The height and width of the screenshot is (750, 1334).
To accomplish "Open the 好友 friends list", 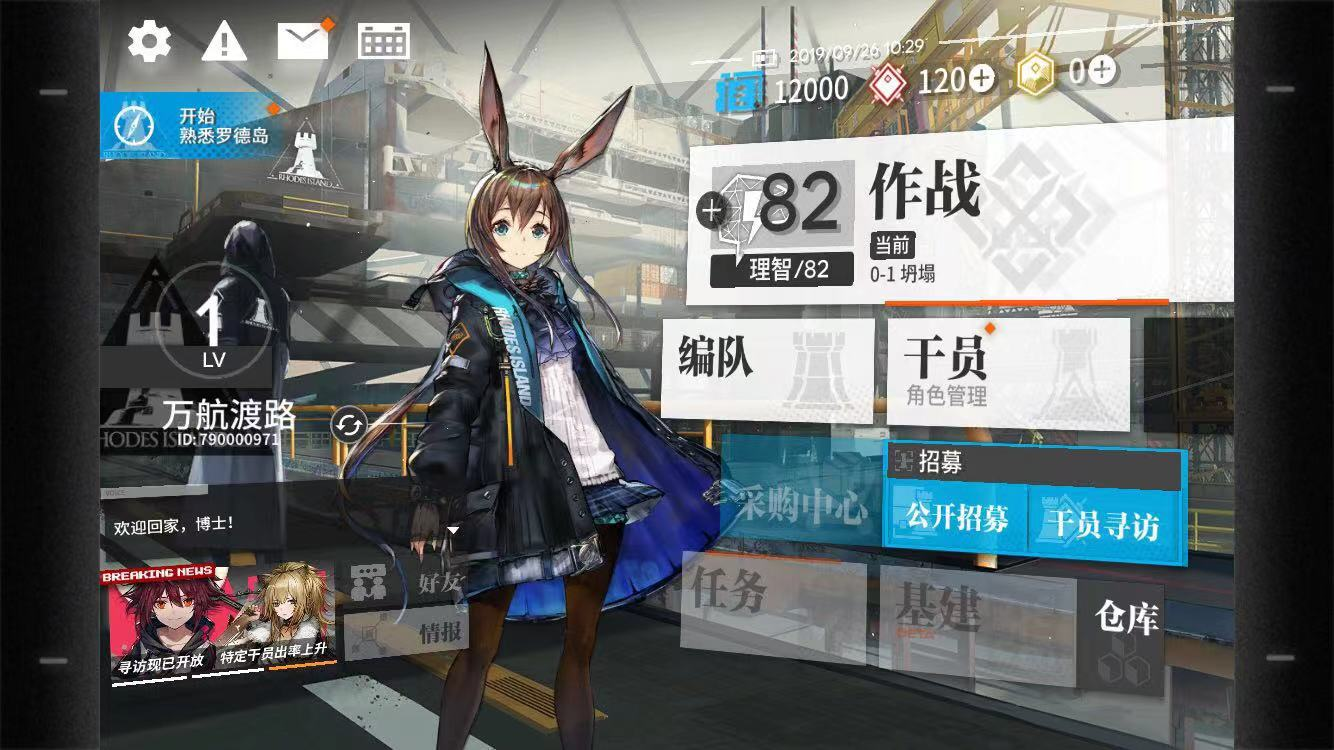I will (x=405, y=582).
